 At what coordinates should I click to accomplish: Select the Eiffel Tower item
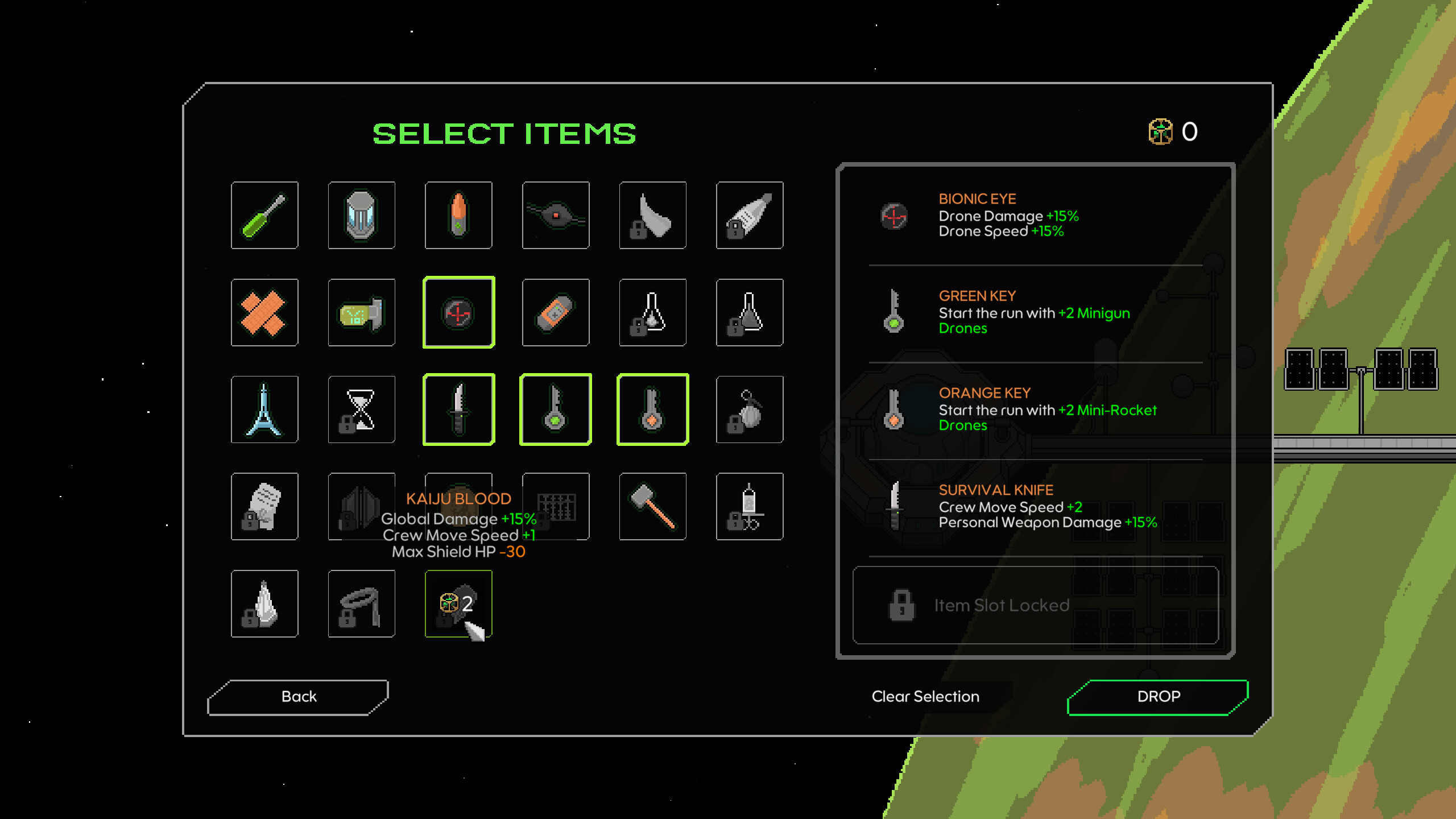pyautogui.click(x=264, y=409)
